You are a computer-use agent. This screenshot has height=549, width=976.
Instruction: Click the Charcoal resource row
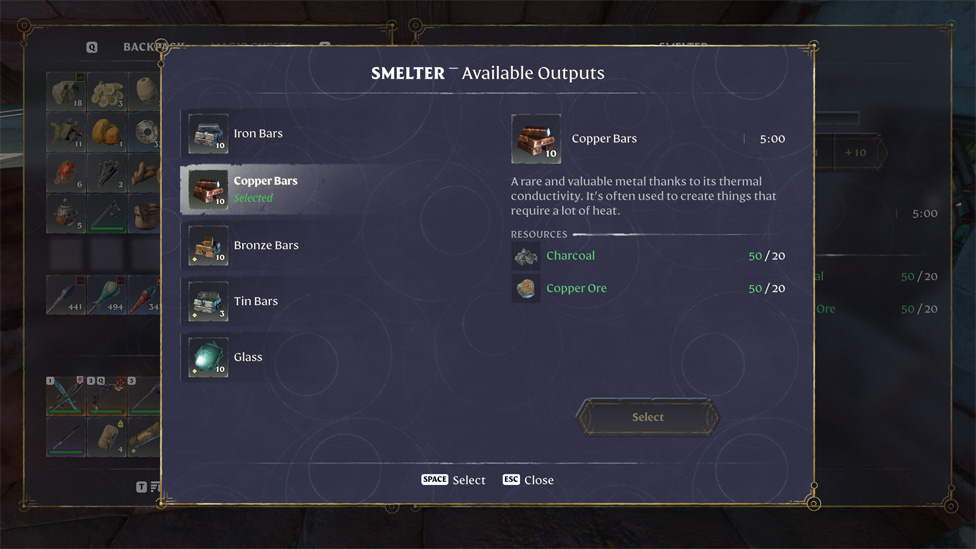648,257
